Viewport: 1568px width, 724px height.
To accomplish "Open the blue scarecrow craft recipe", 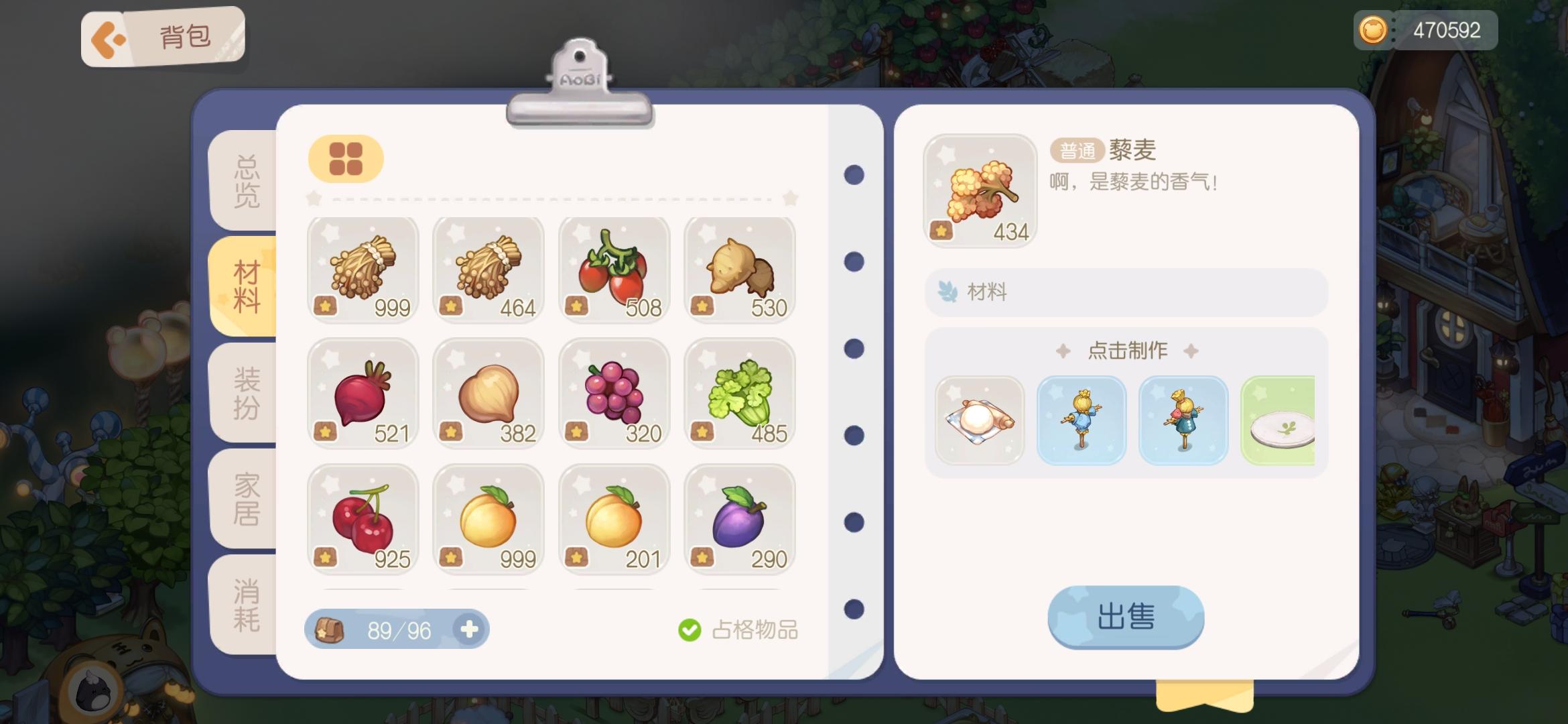I will coord(1082,420).
